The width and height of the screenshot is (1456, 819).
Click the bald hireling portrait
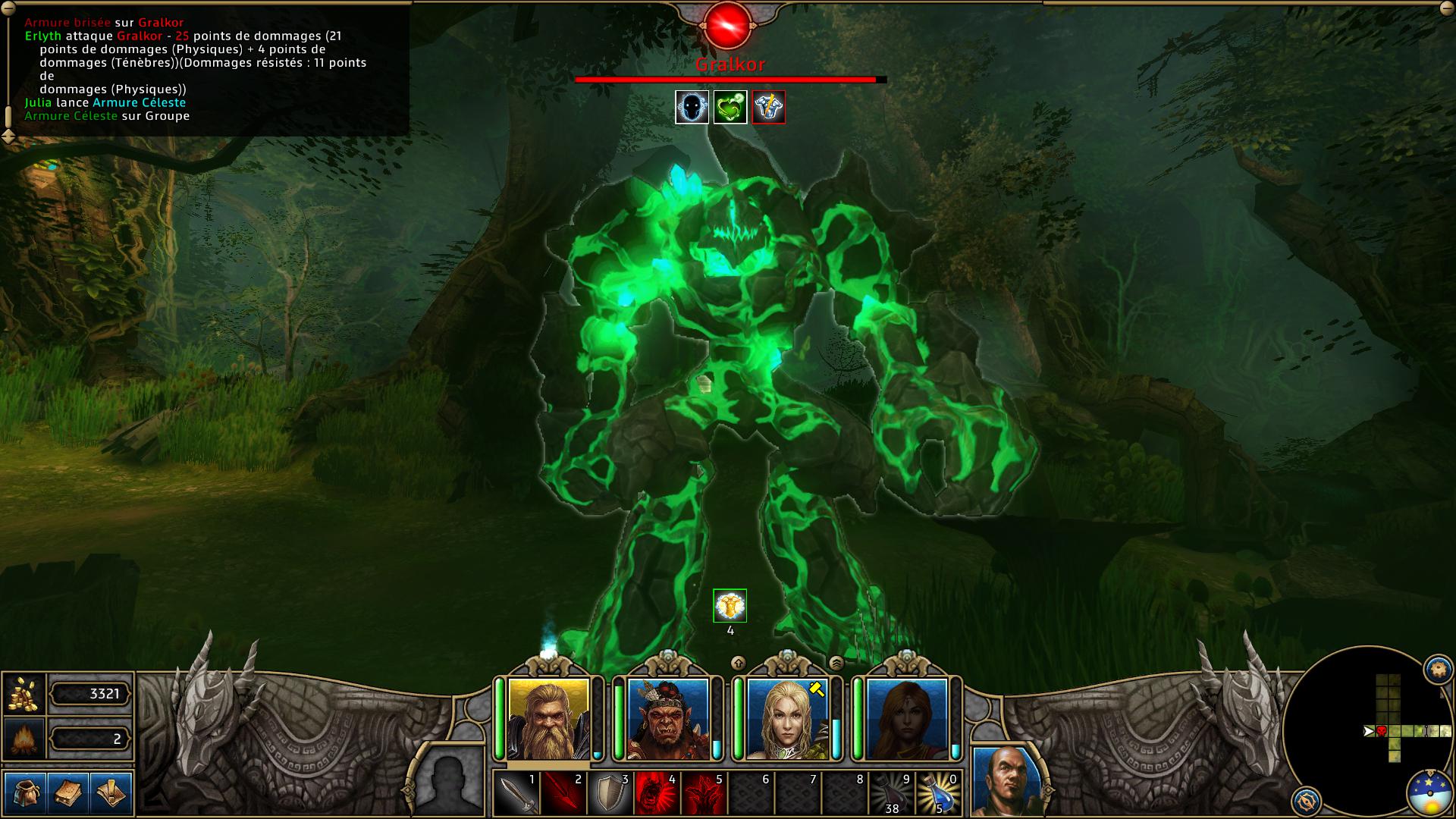[x=1007, y=781]
